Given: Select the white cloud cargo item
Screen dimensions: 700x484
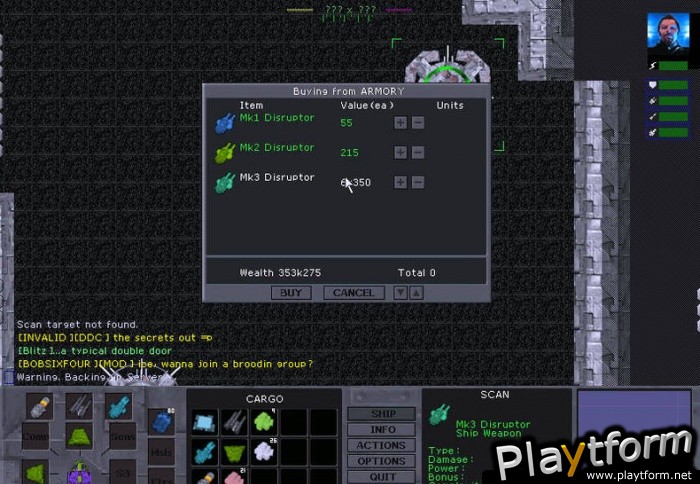Looking at the screenshot, I should pos(264,452).
